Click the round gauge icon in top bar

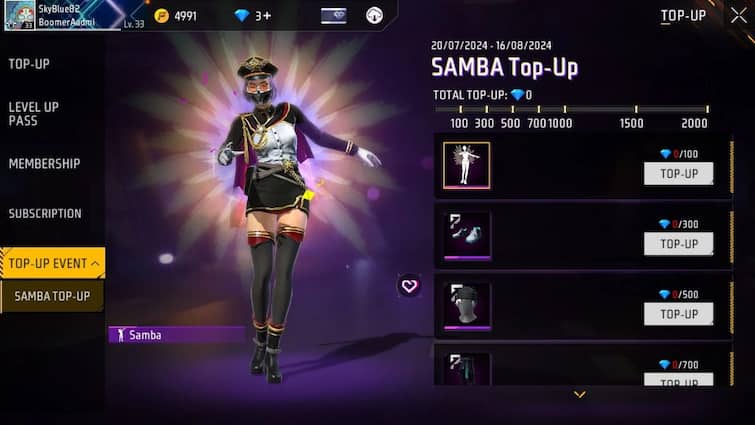(x=374, y=16)
